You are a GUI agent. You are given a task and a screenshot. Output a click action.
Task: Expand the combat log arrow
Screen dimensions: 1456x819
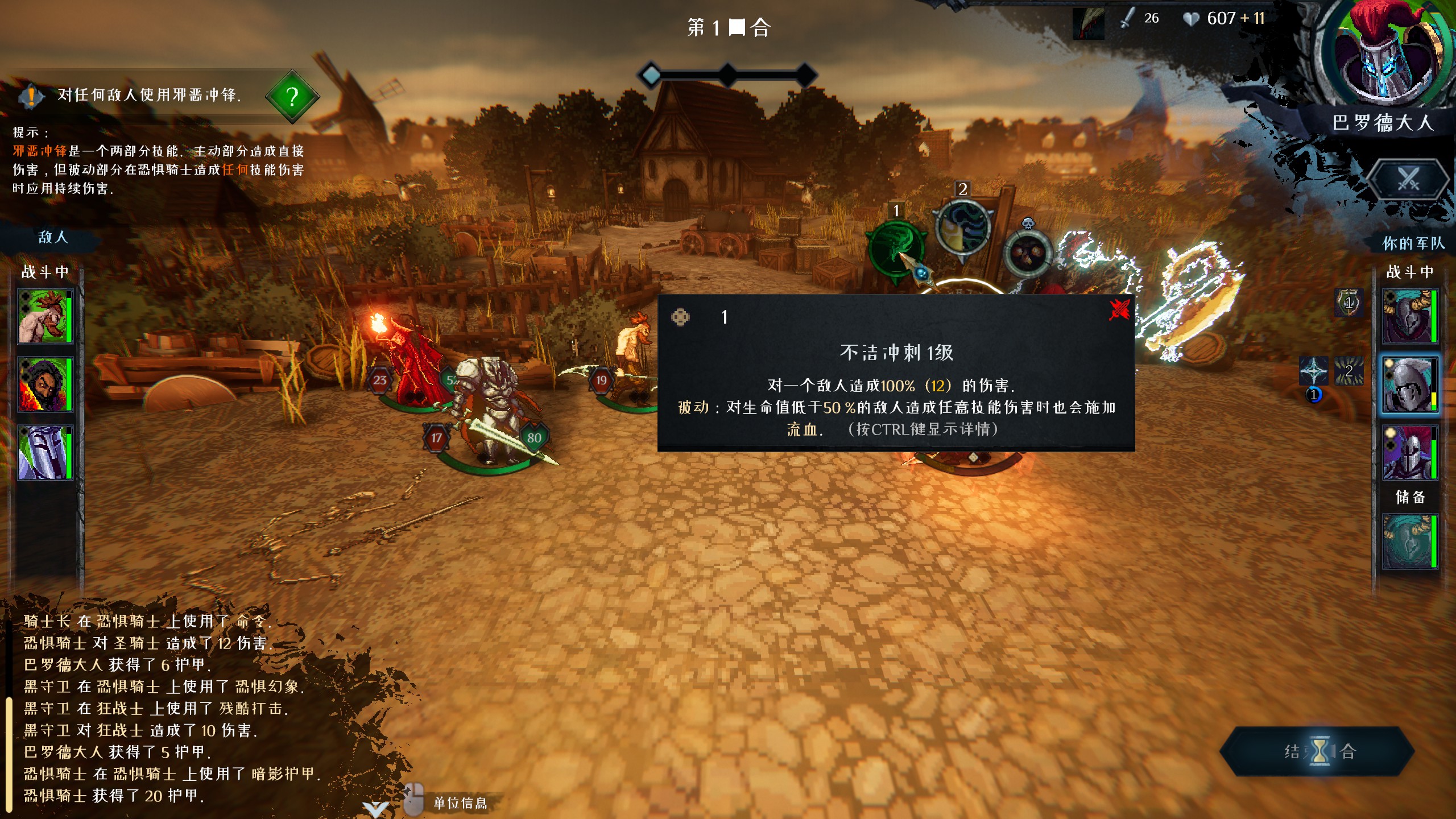[375, 809]
